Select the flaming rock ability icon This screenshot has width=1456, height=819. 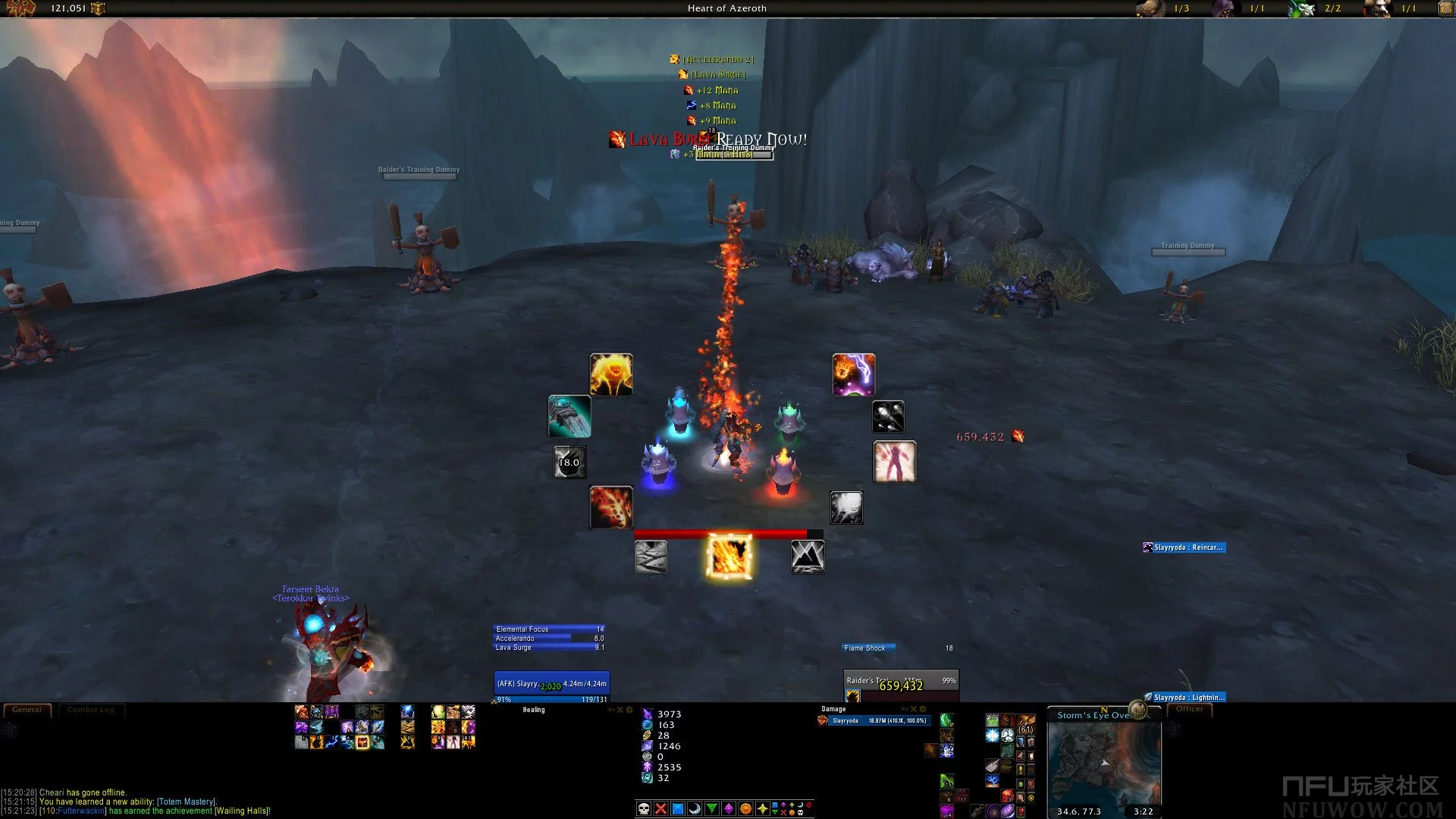coord(611,507)
